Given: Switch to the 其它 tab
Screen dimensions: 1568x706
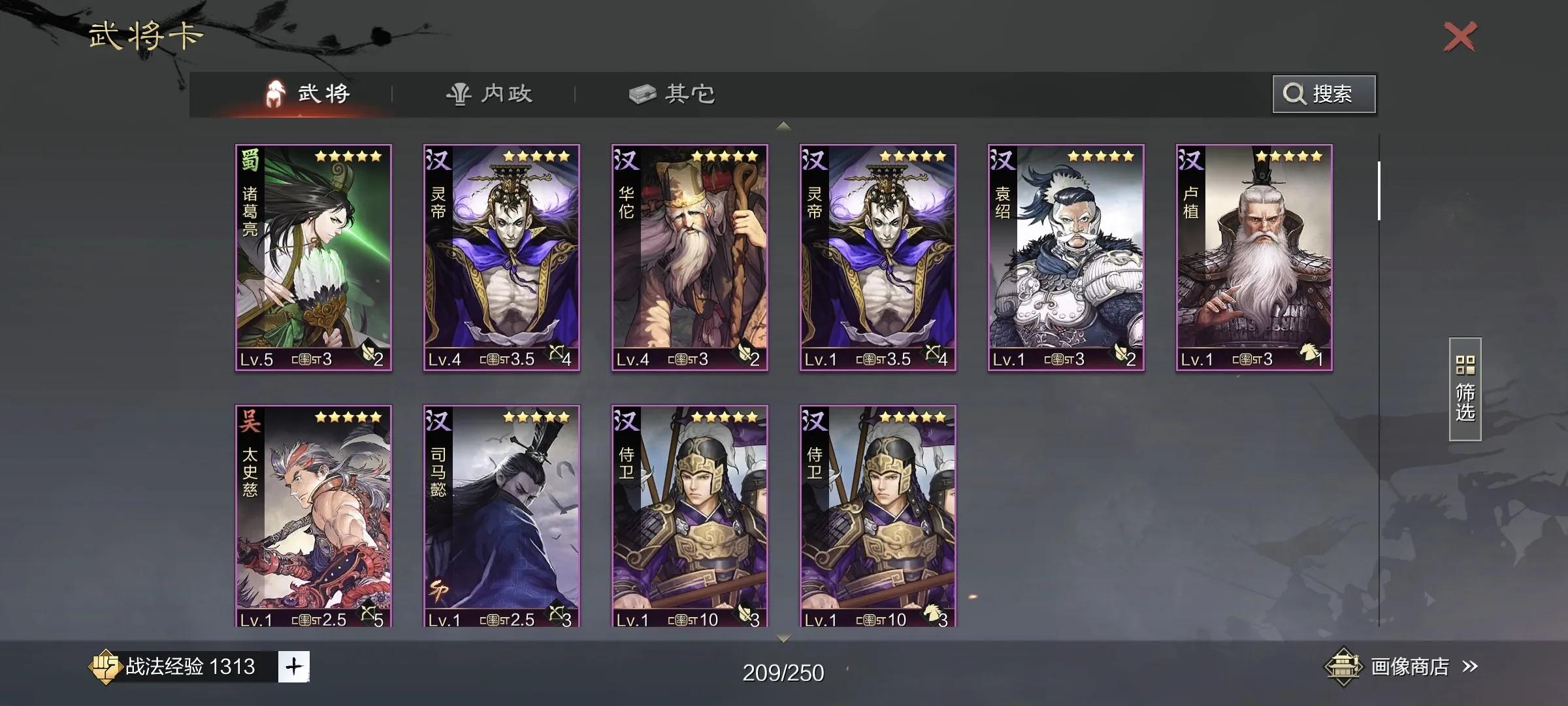Looking at the screenshot, I should pyautogui.click(x=674, y=93).
